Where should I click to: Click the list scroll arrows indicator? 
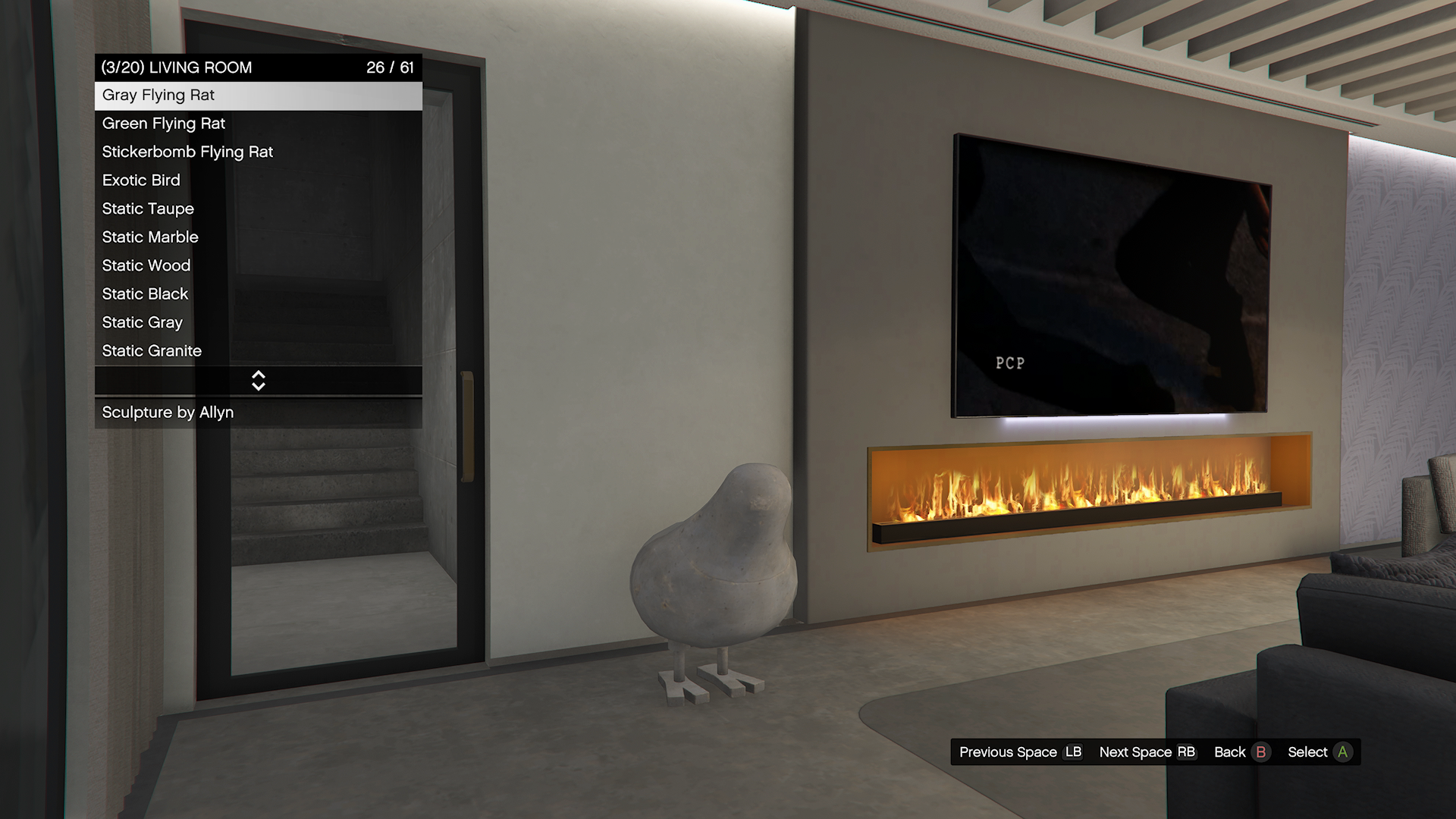[259, 381]
